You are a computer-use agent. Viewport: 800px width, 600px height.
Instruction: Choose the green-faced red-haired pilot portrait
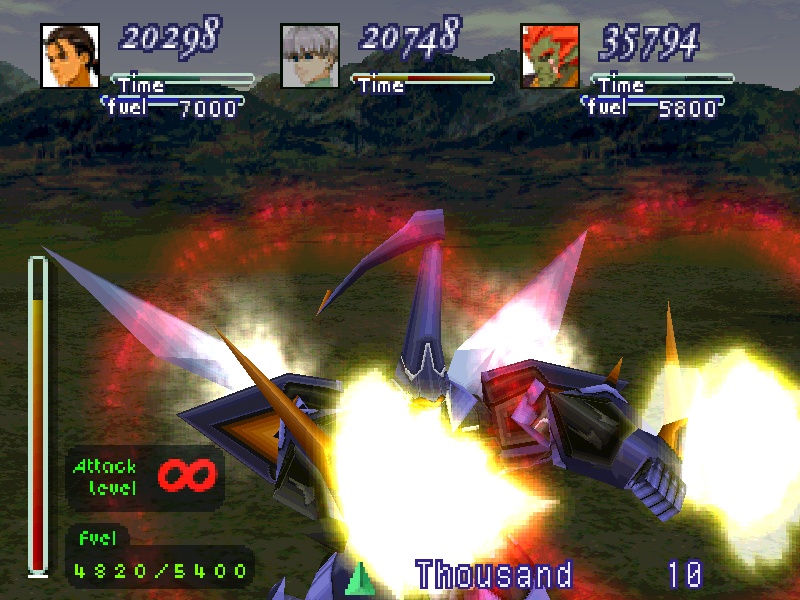[550, 55]
